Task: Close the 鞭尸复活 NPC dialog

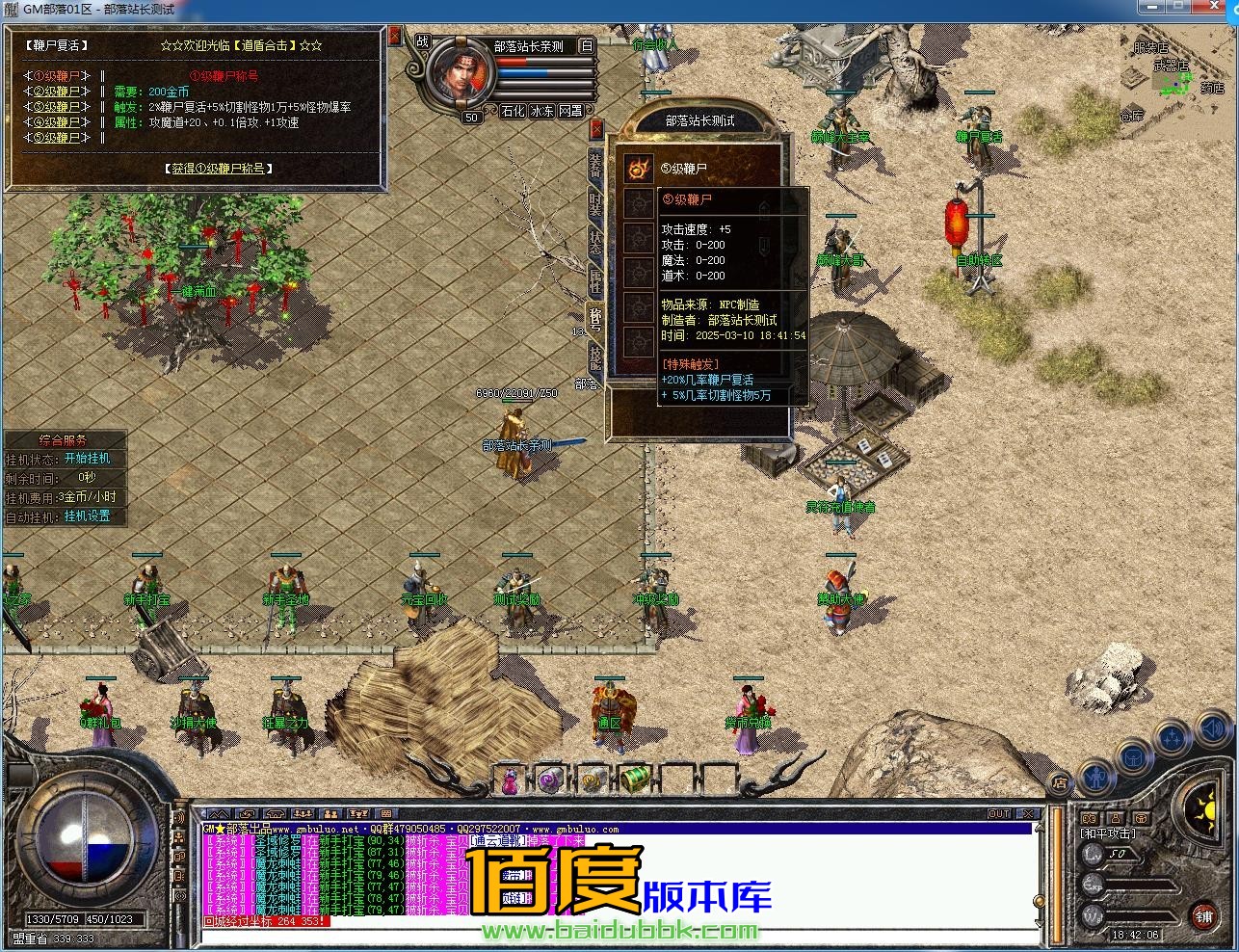Action: (x=394, y=37)
